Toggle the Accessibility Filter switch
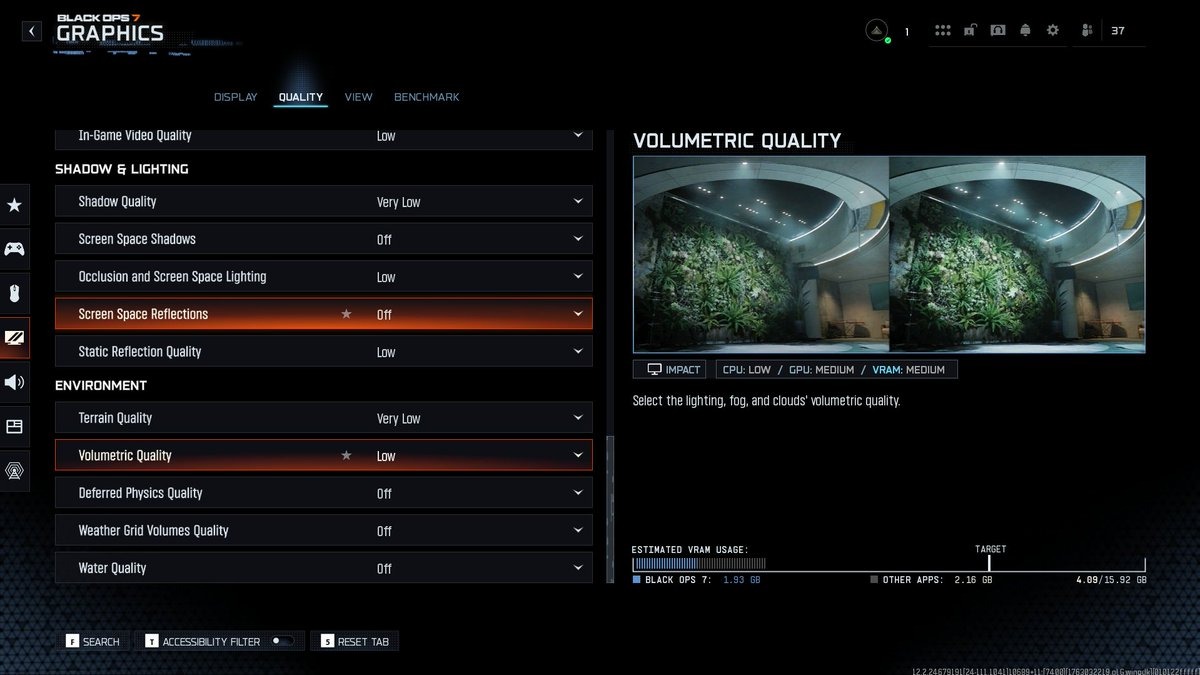 (283, 641)
